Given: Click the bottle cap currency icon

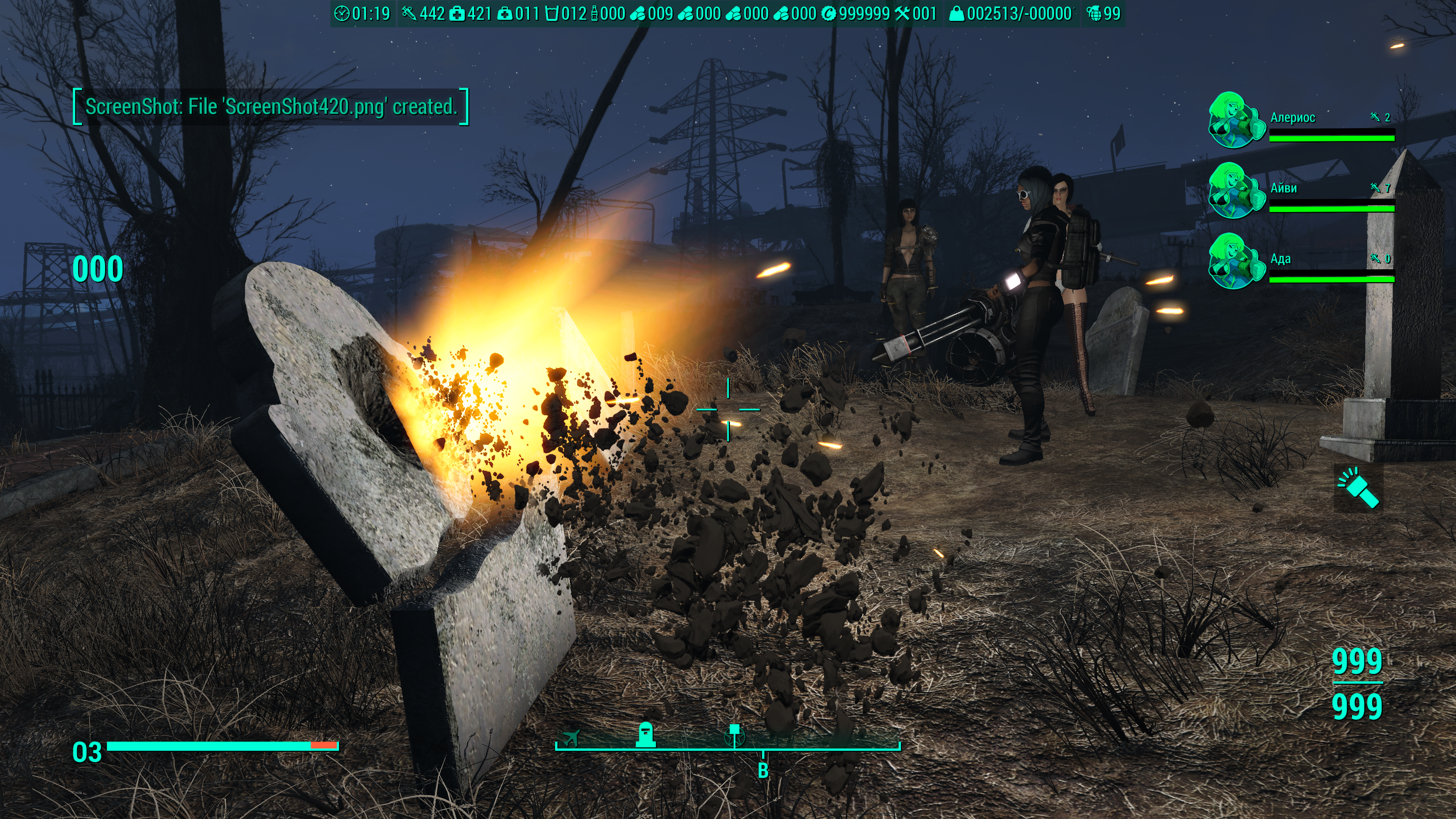Looking at the screenshot, I should (x=828, y=14).
